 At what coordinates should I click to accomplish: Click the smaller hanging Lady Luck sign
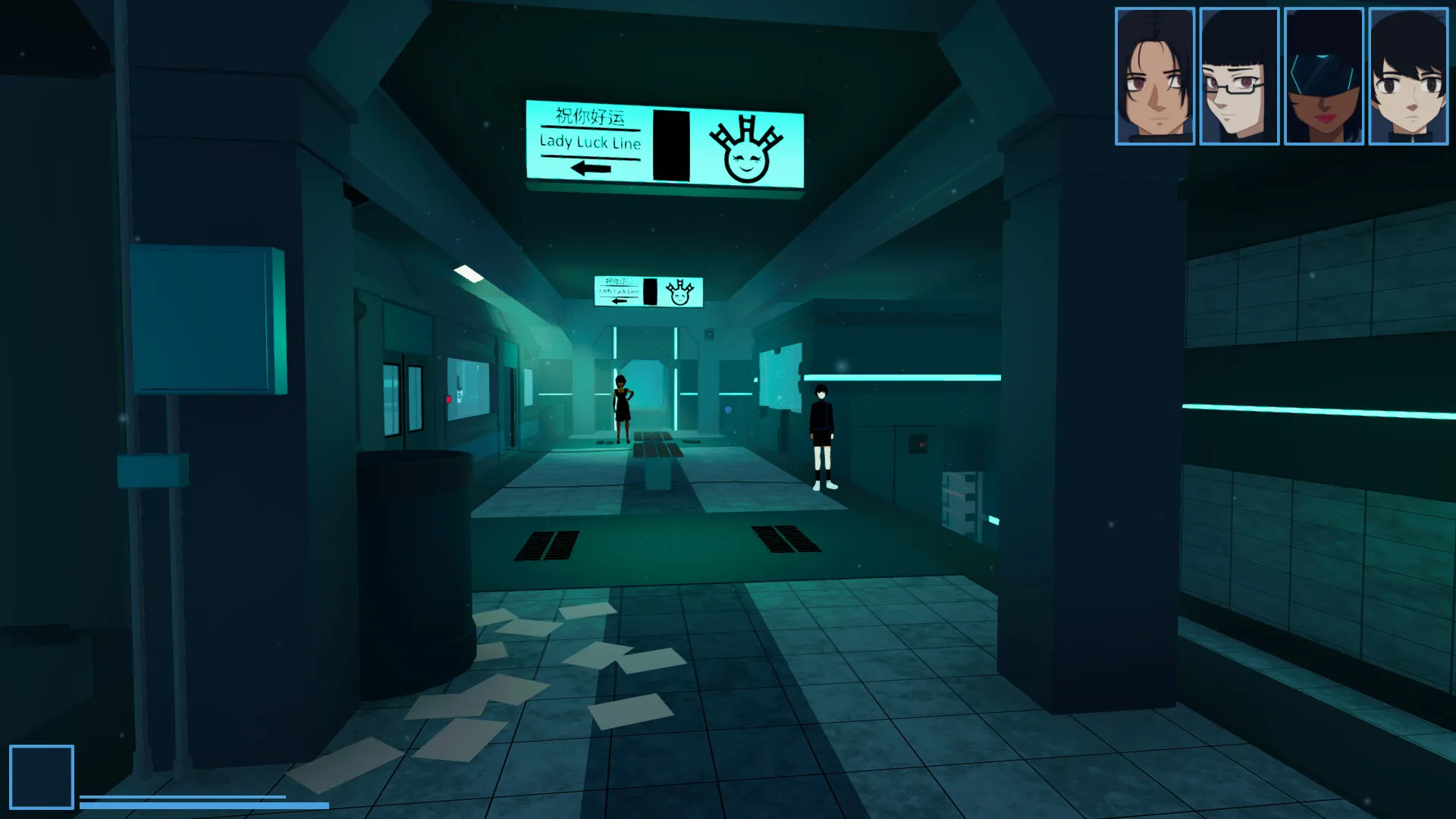coord(648,292)
